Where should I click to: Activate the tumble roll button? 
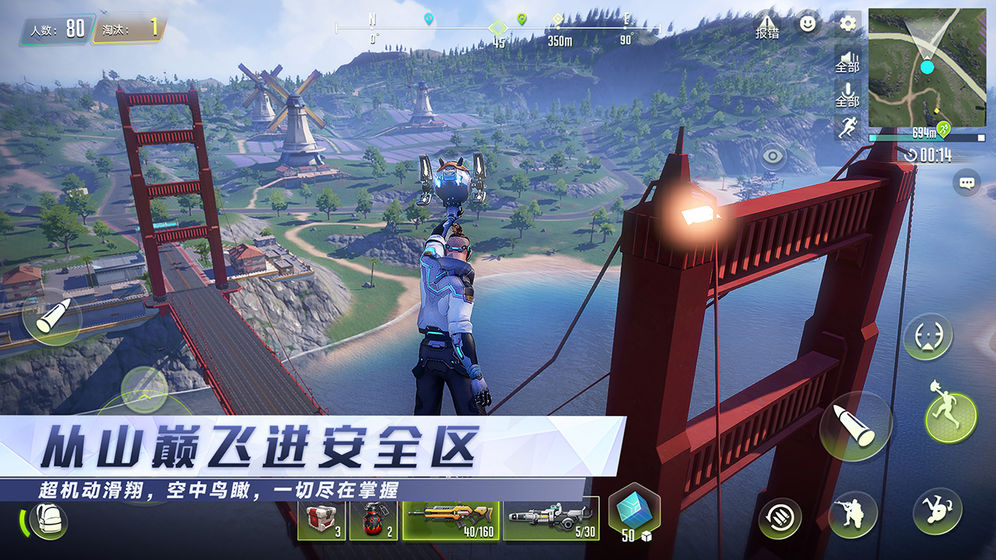pyautogui.click(x=936, y=510)
